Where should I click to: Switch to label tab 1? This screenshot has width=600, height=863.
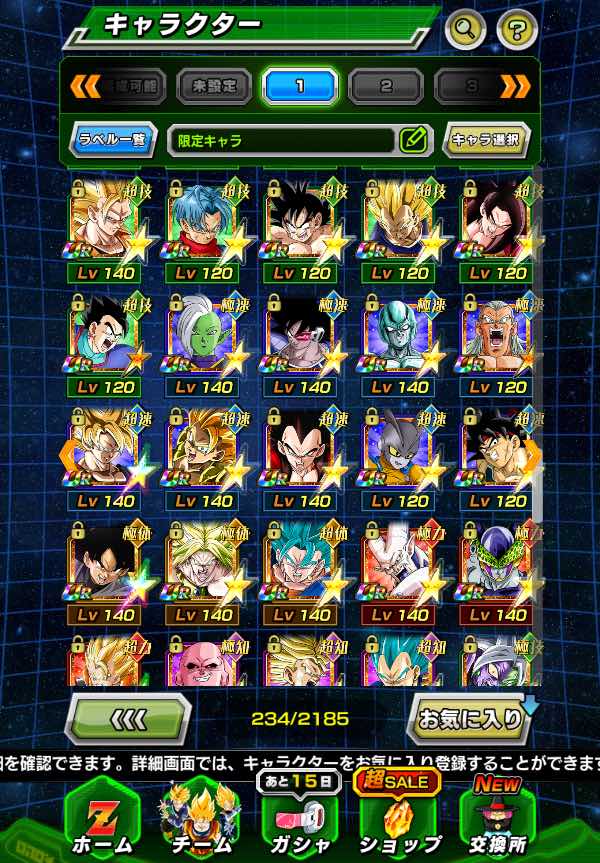(300, 87)
